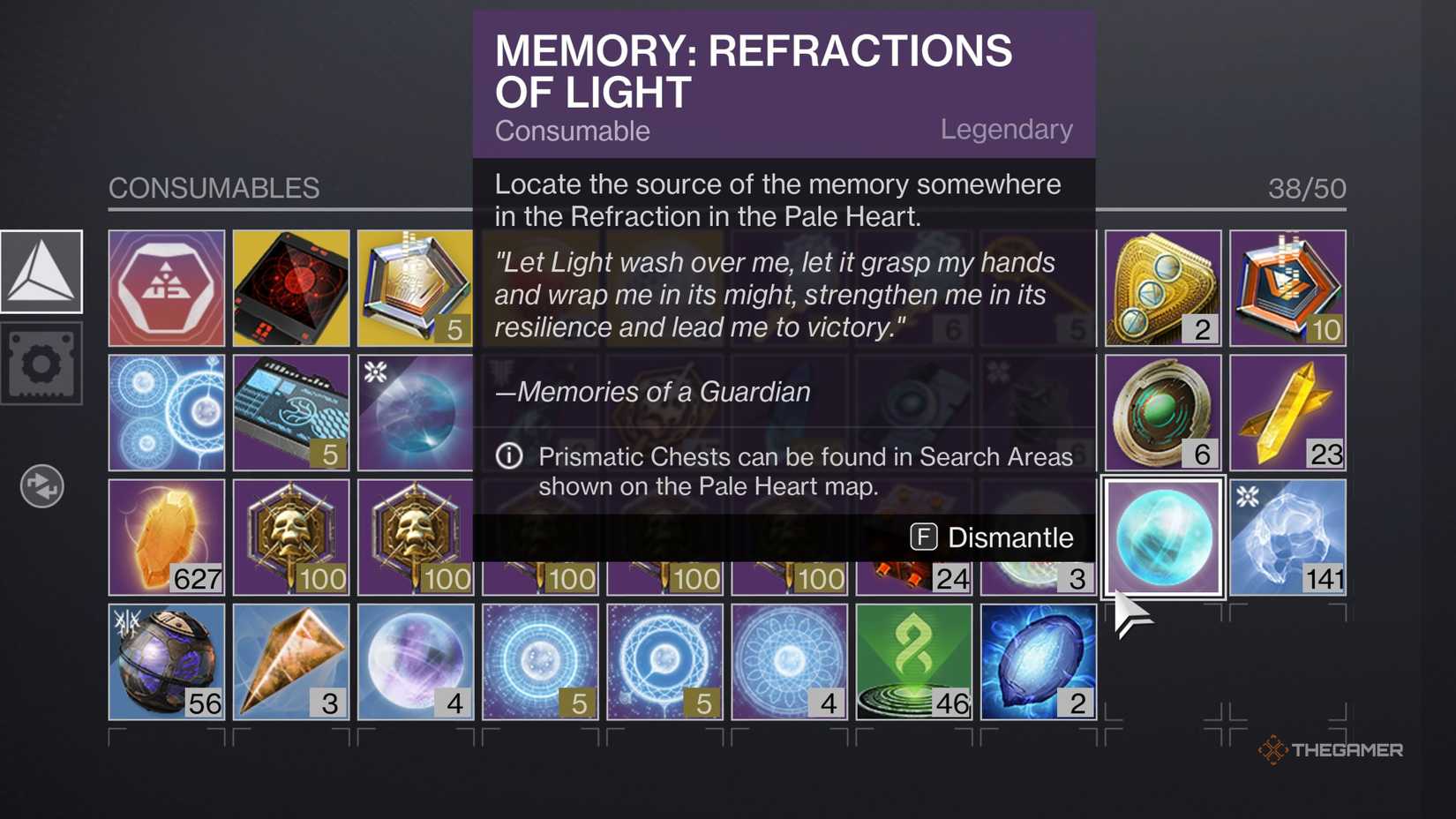Select the green coiled snake item showing 46

coord(913,661)
